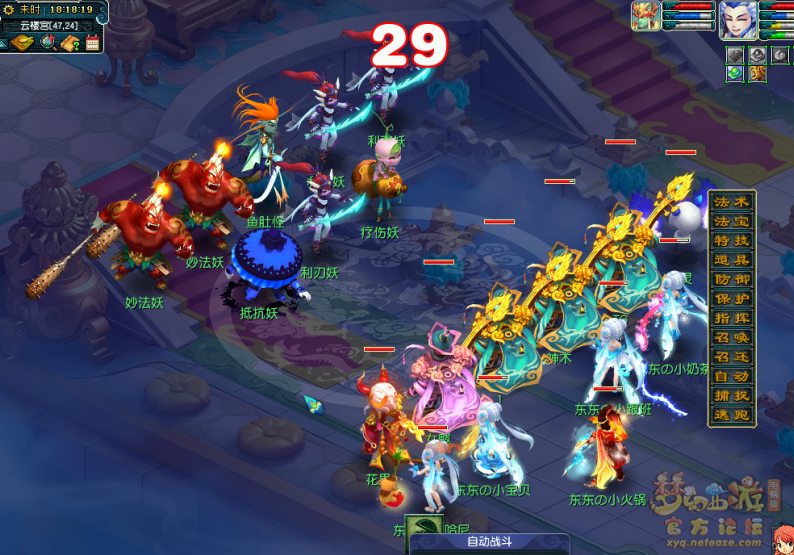Select the 法宝 command

[731, 221]
